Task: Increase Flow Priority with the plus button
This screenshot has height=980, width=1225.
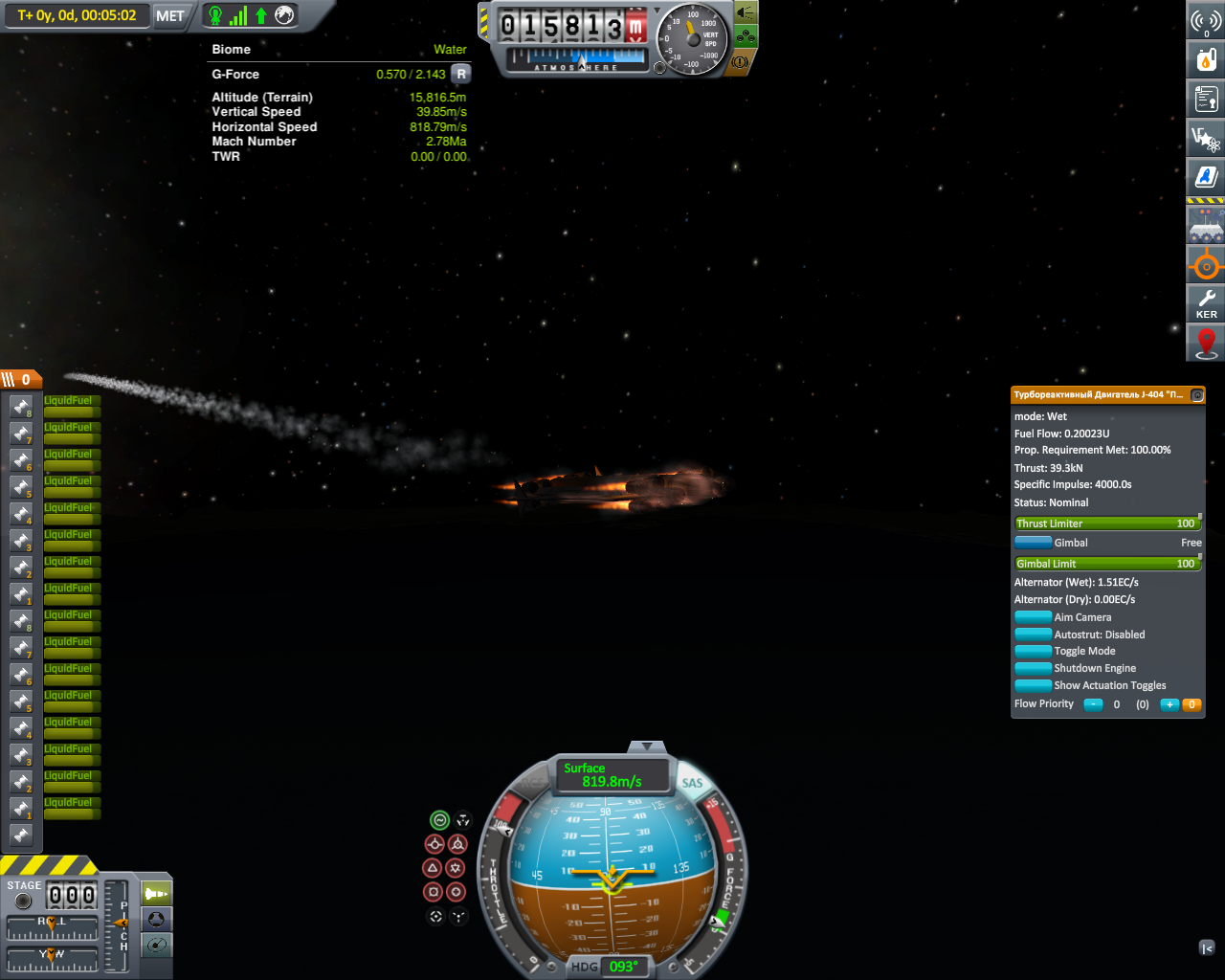Action: [x=1169, y=704]
